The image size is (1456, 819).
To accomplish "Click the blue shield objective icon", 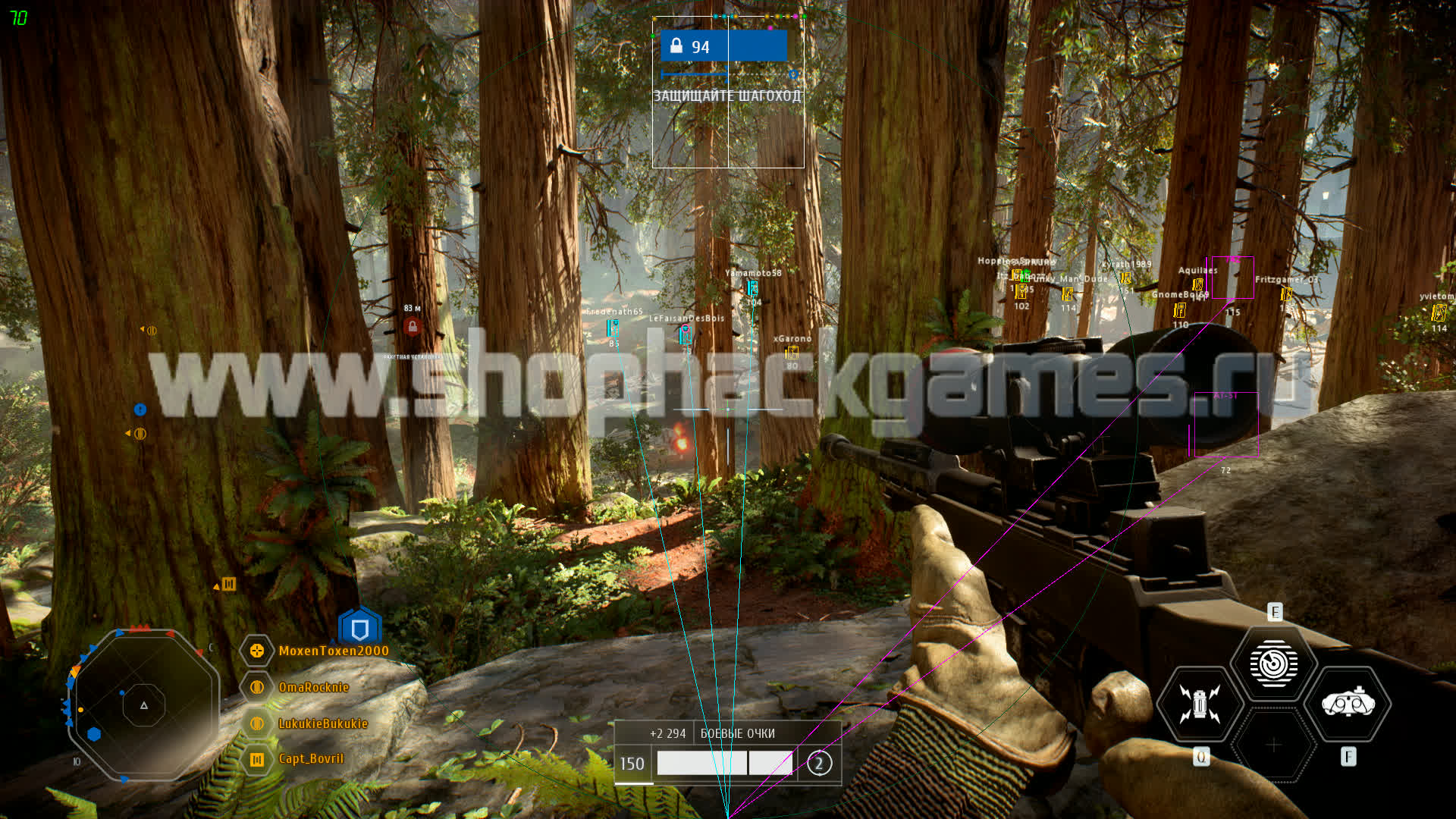I will (359, 629).
